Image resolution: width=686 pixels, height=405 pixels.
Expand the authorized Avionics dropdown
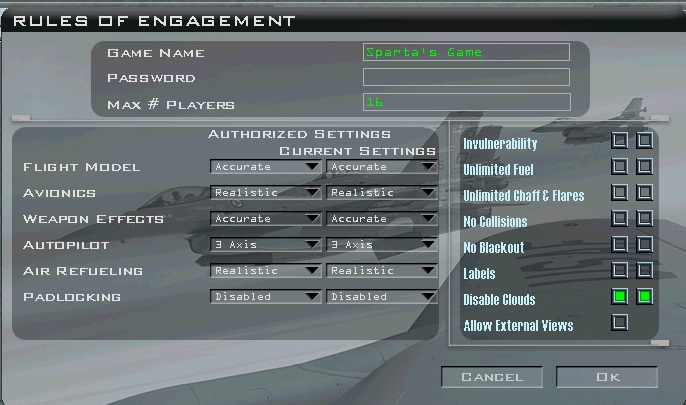pyautogui.click(x=266, y=193)
